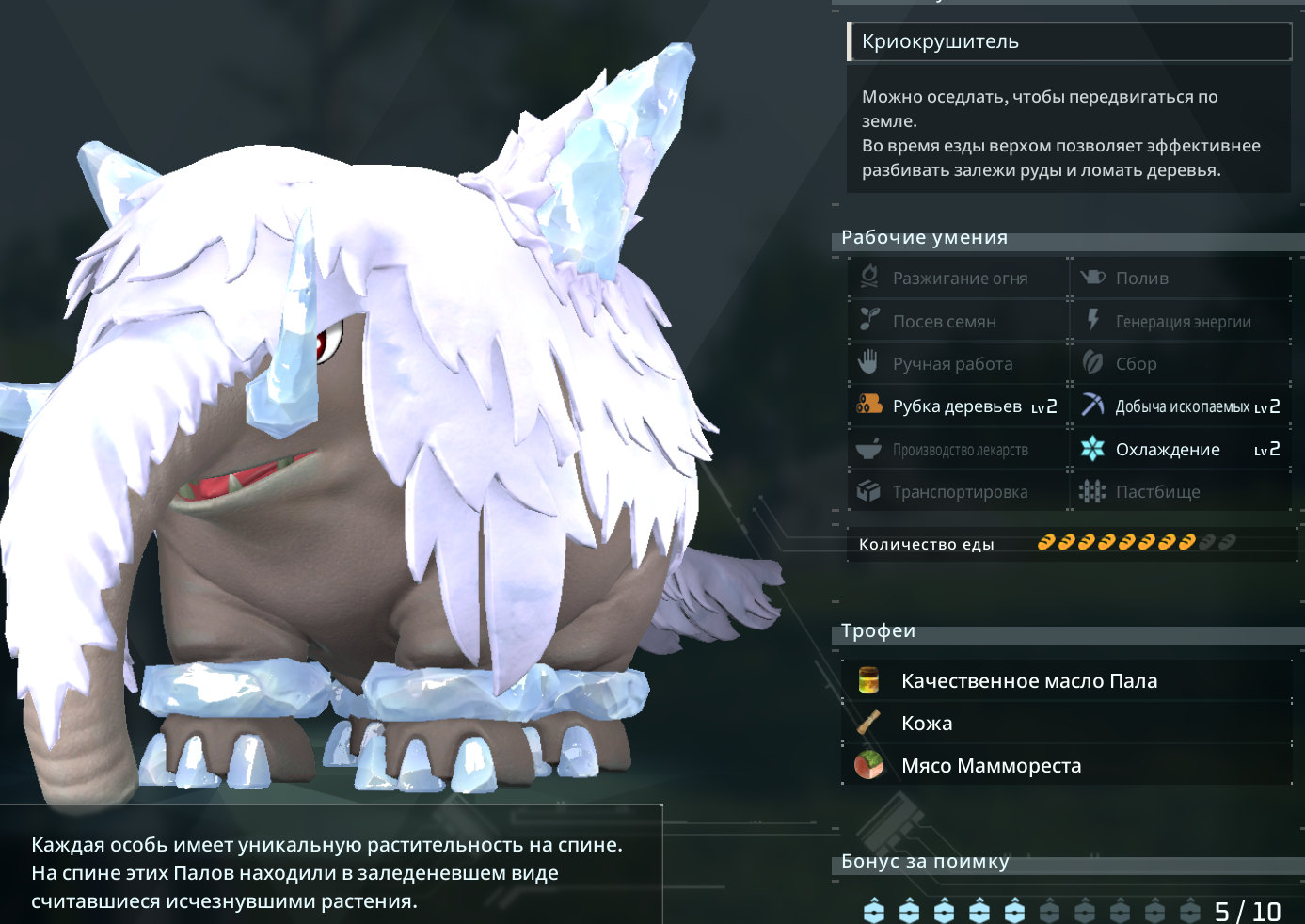
Task: Click the Рубка деревьев work skill
Action: [x=958, y=406]
